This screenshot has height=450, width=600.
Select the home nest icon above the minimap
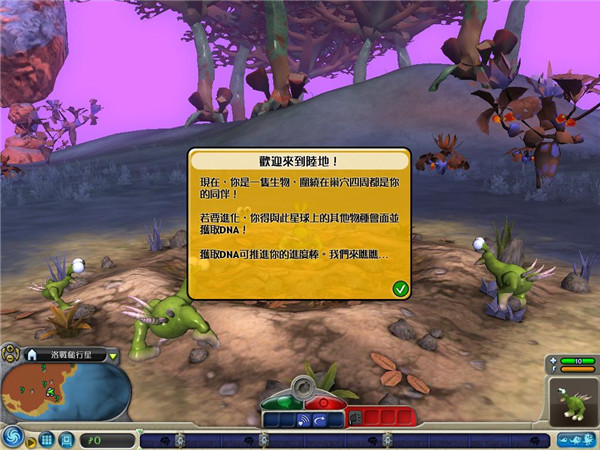click(30, 354)
